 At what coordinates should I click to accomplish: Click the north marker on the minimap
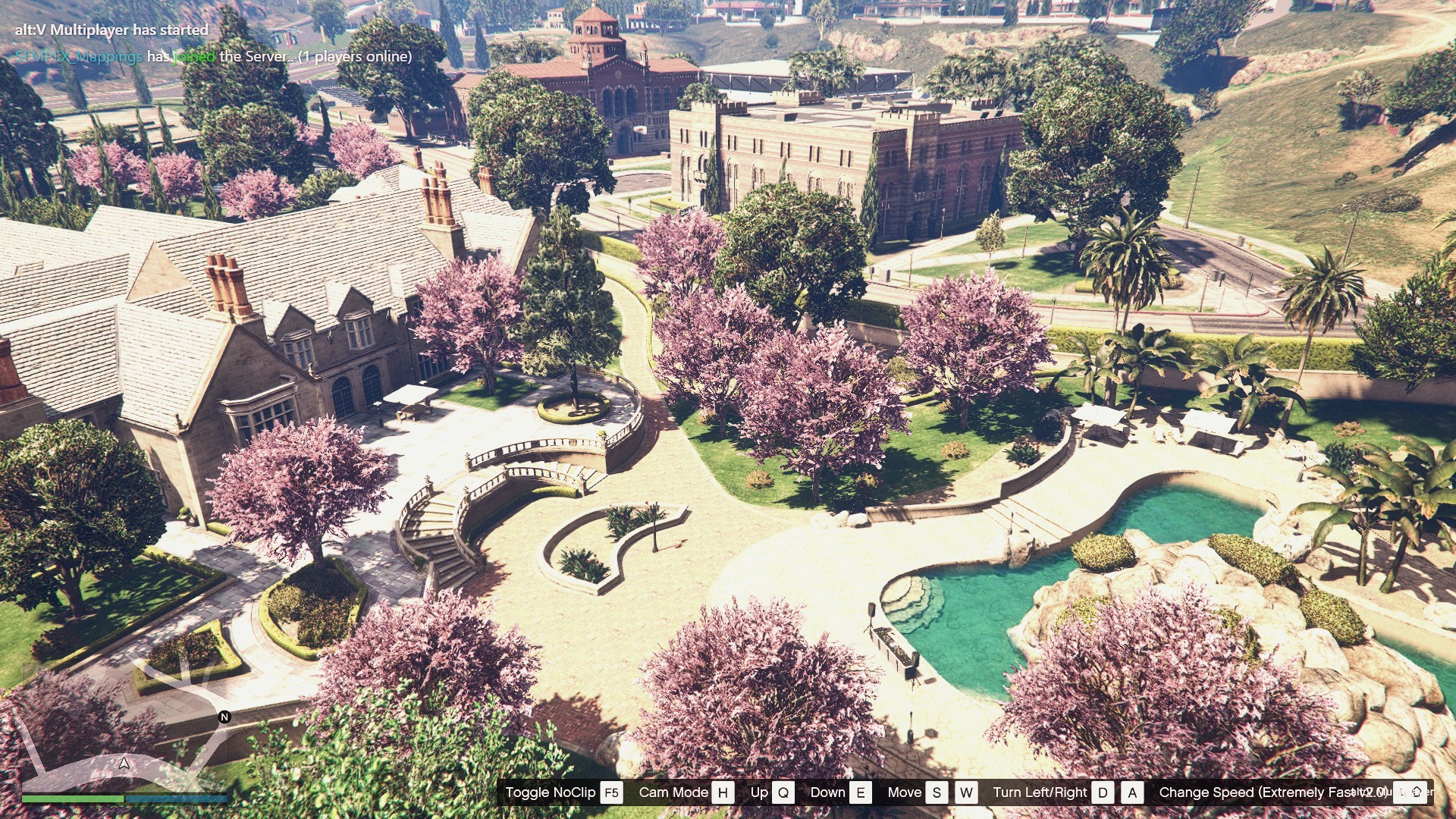[223, 715]
